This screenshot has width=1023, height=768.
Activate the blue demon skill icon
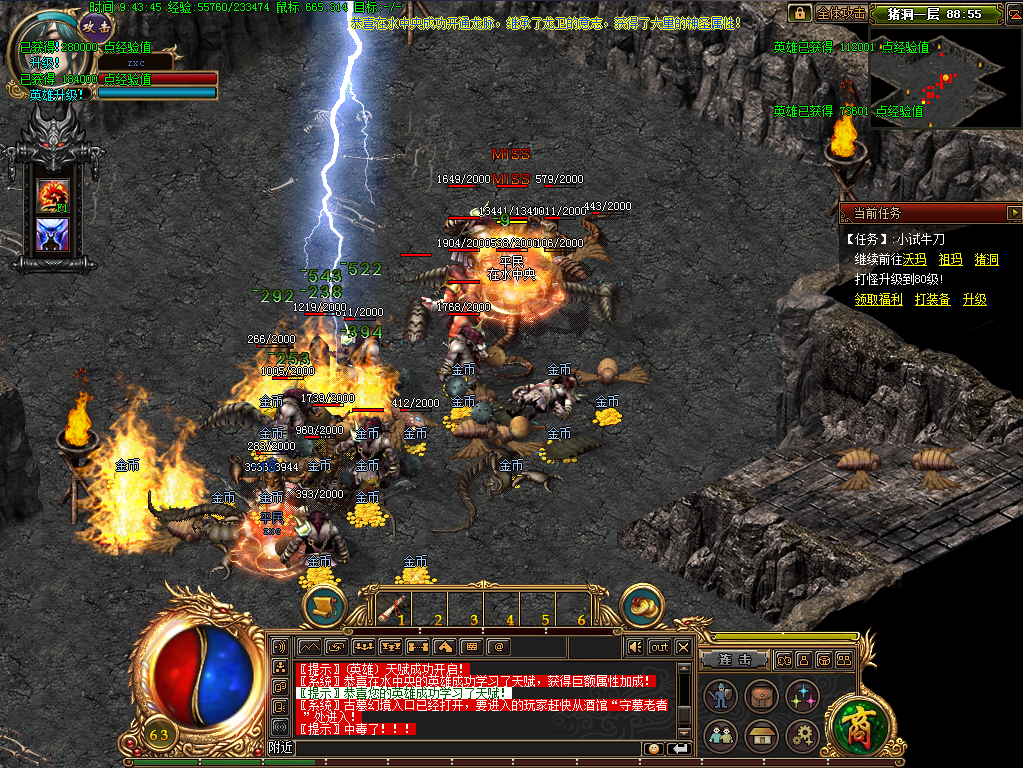tap(53, 234)
